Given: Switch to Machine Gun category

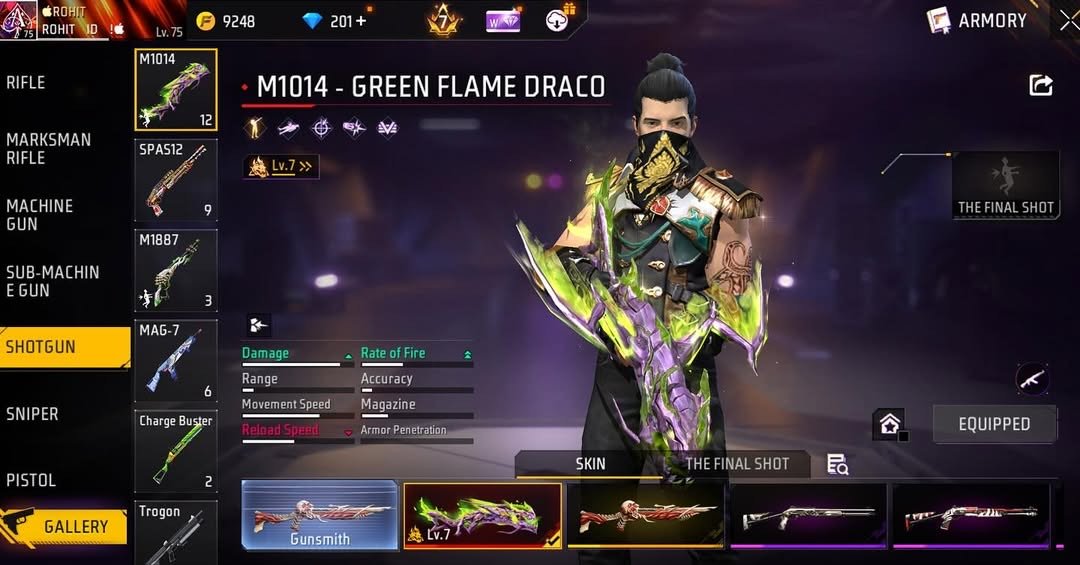Looking at the screenshot, I should pos(40,215).
